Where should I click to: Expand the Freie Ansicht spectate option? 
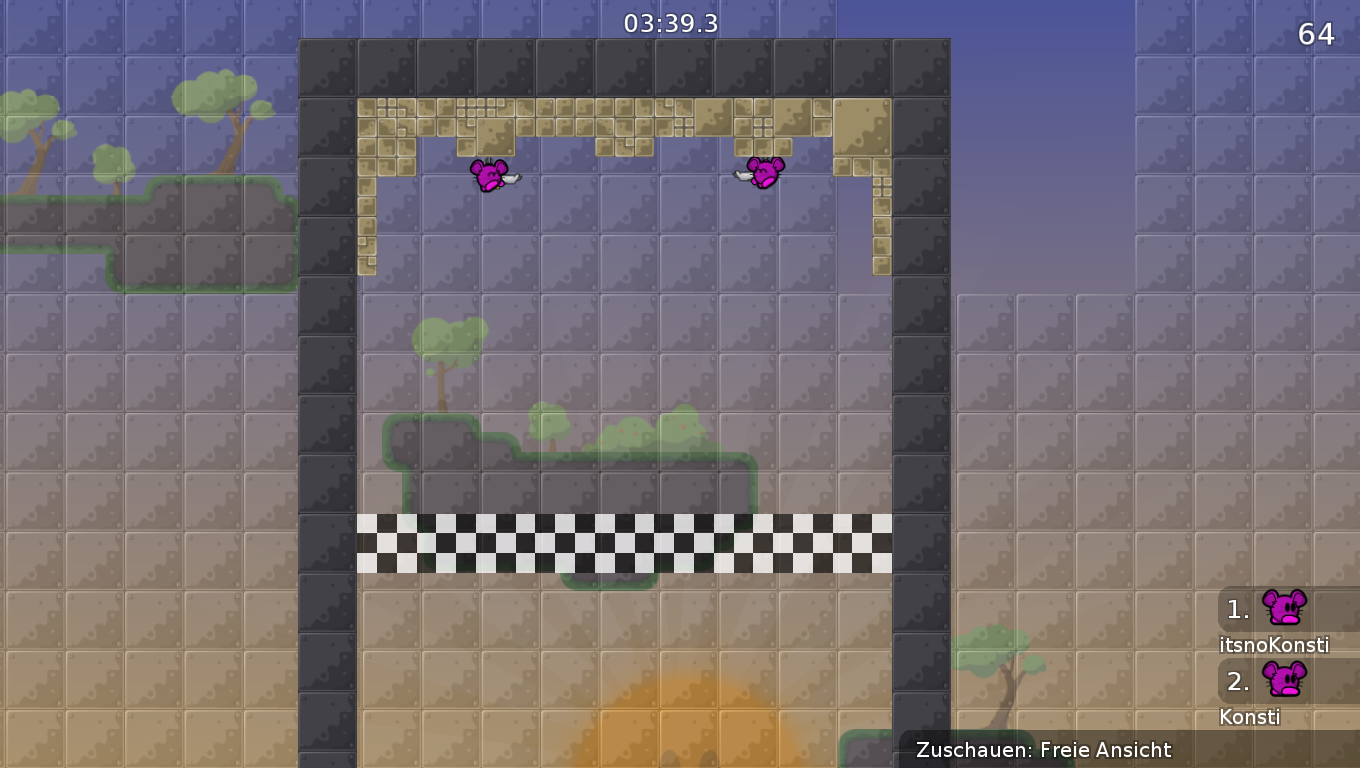(1106, 750)
